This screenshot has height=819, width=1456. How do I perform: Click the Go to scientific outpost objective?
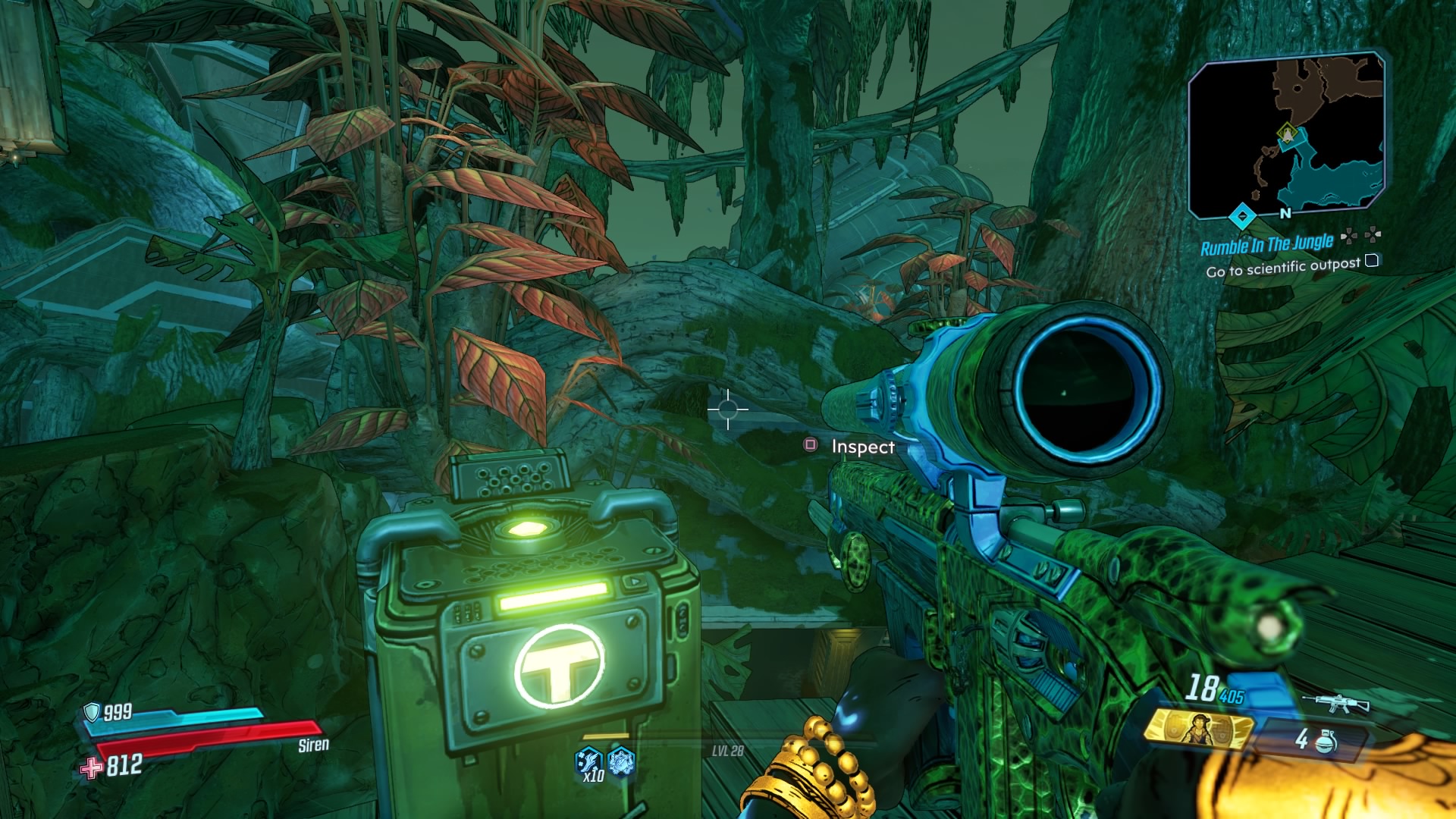pyautogui.click(x=1284, y=269)
